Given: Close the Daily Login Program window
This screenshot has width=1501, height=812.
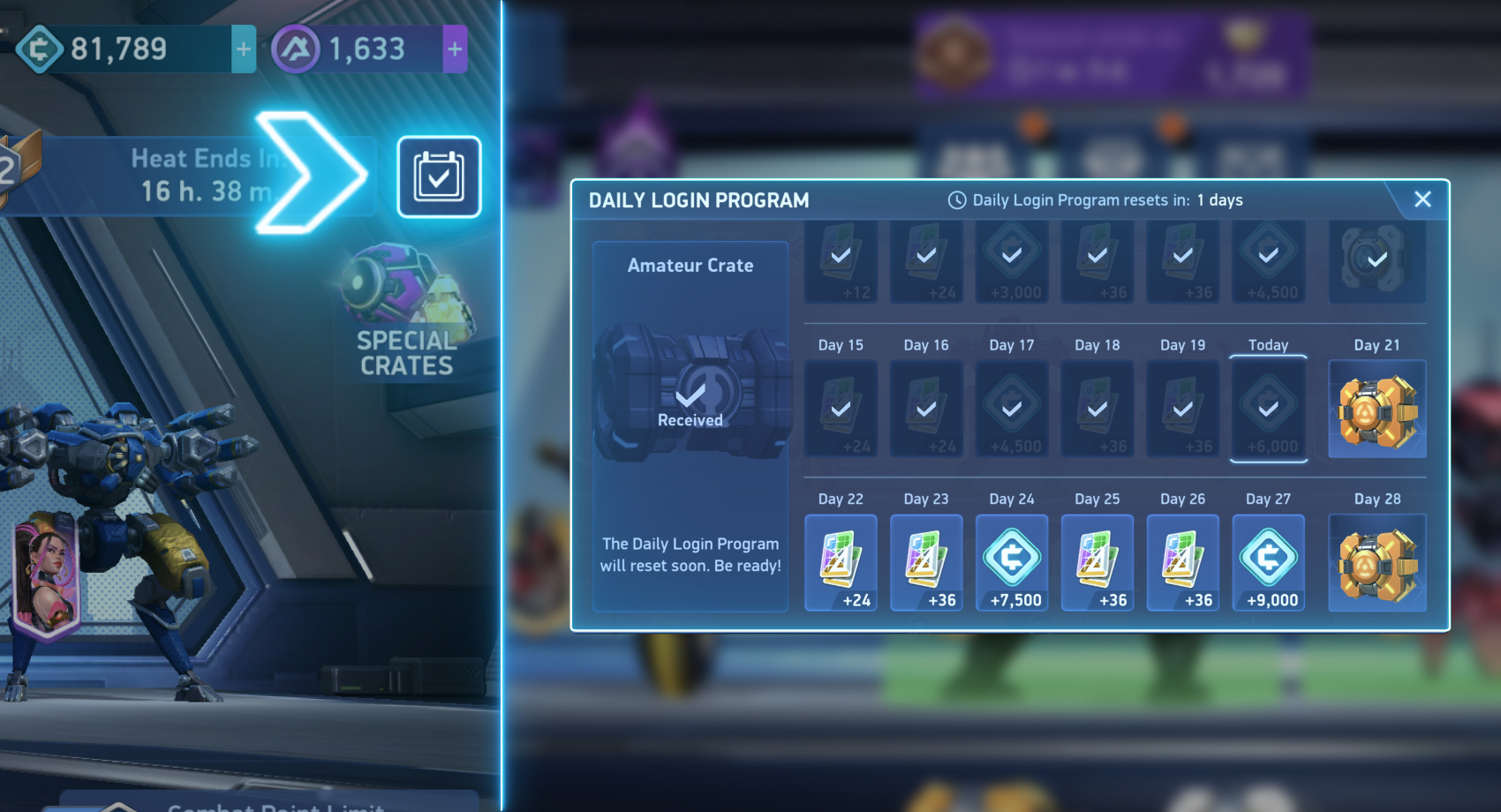Looking at the screenshot, I should coord(1422,199).
